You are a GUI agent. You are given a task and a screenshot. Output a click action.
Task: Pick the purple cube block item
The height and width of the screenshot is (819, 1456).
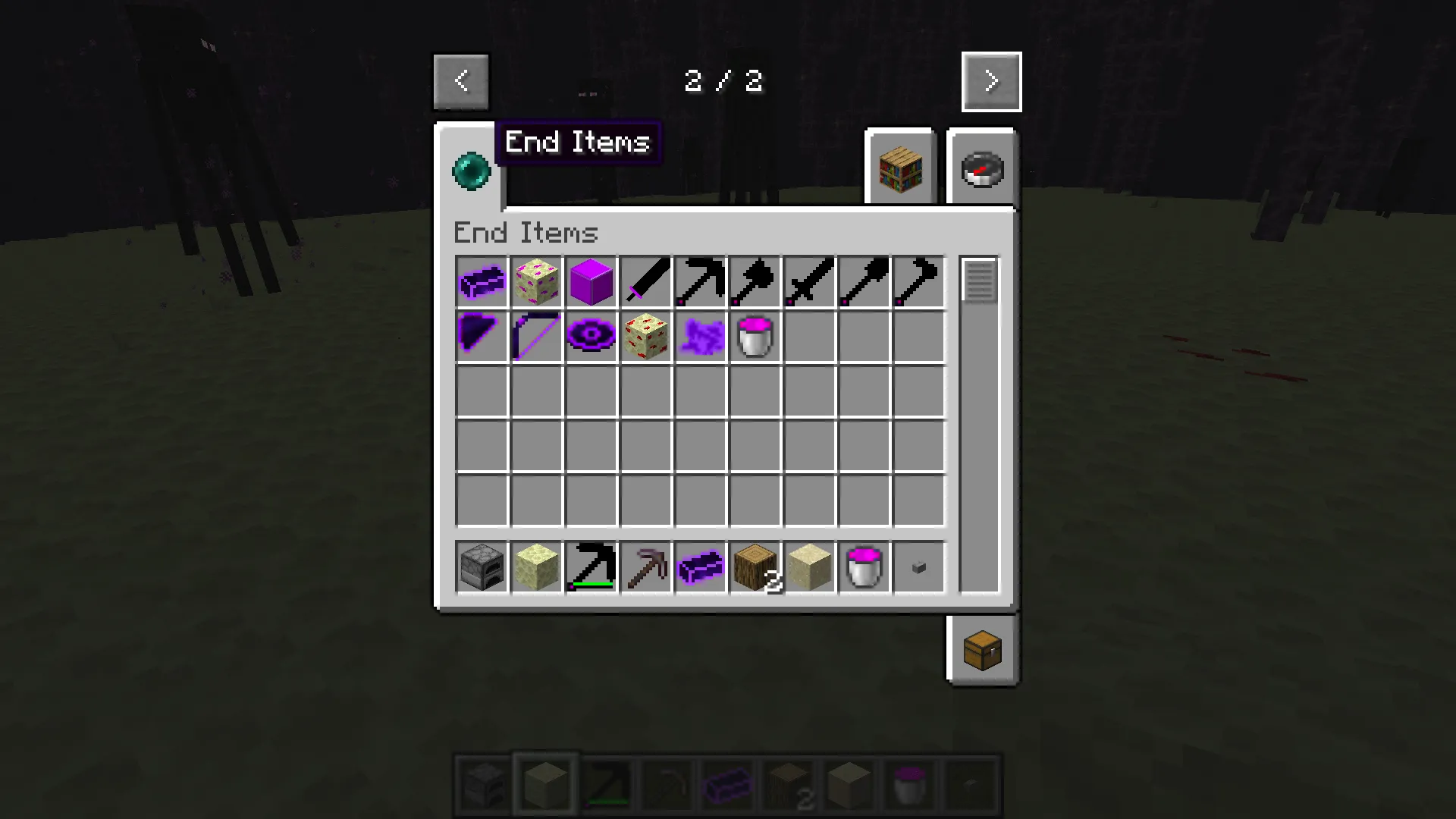point(590,282)
